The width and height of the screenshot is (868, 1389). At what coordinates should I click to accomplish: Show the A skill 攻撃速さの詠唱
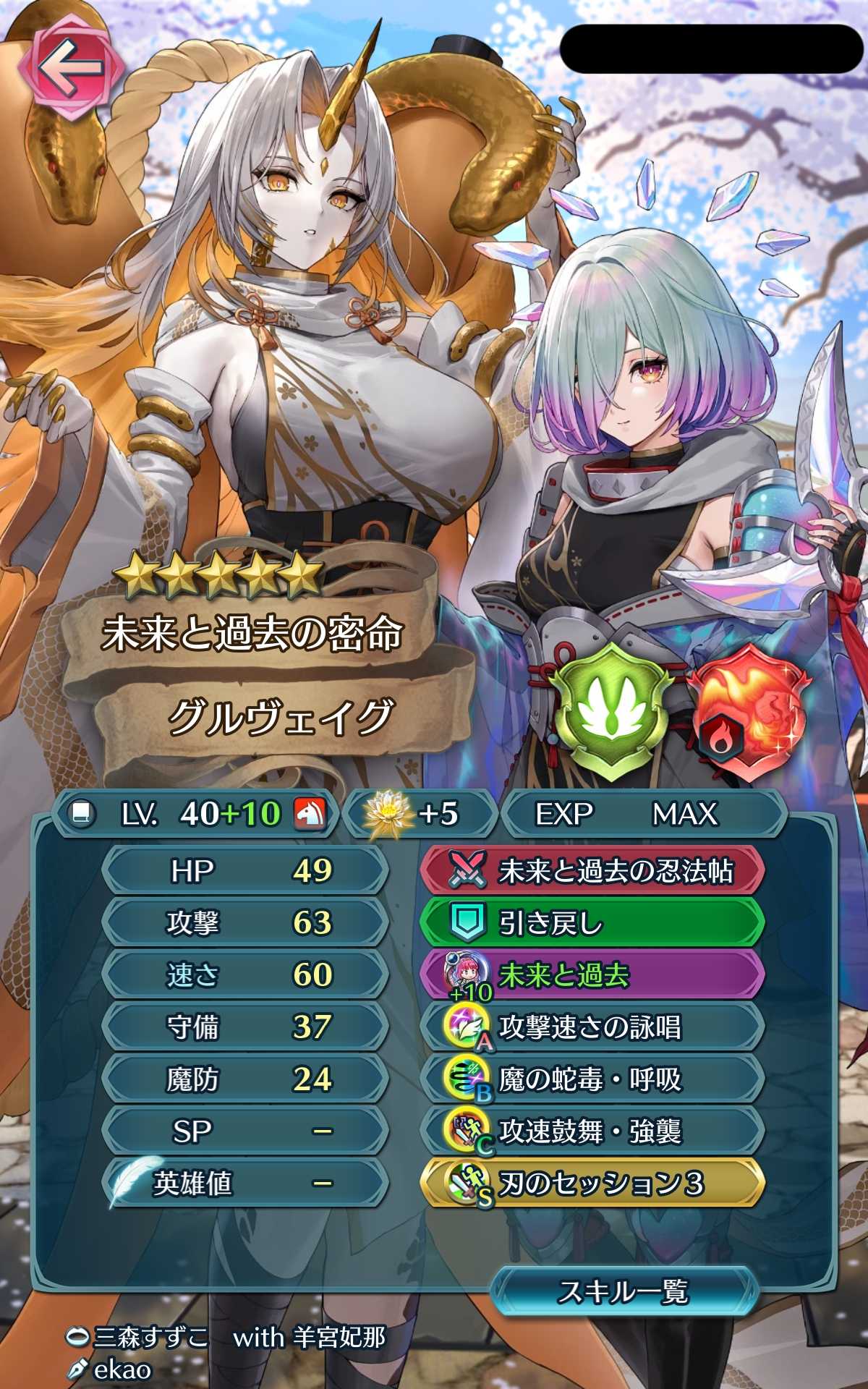pos(592,1027)
